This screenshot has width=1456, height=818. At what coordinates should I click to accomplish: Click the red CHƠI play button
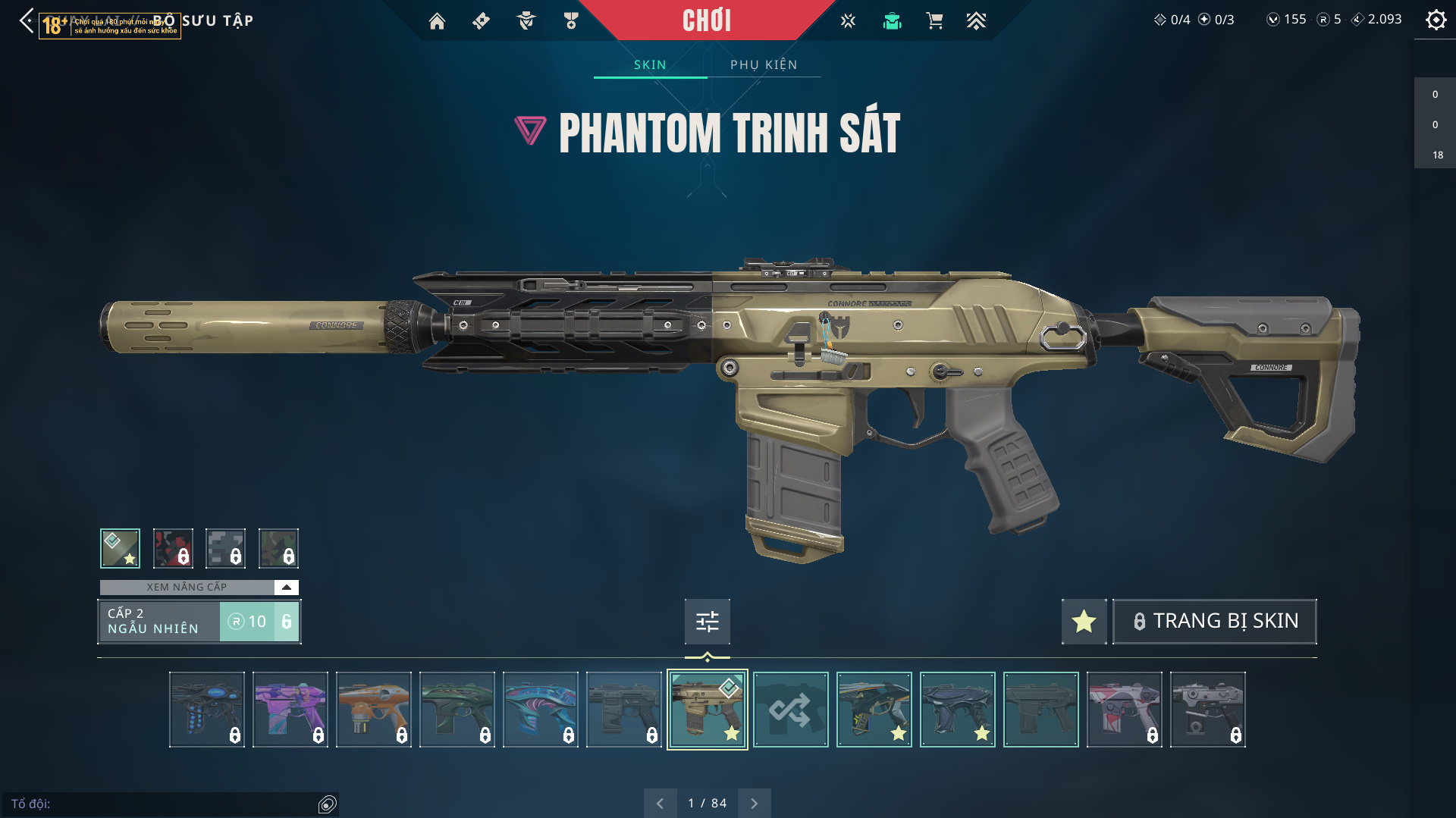coord(706,20)
